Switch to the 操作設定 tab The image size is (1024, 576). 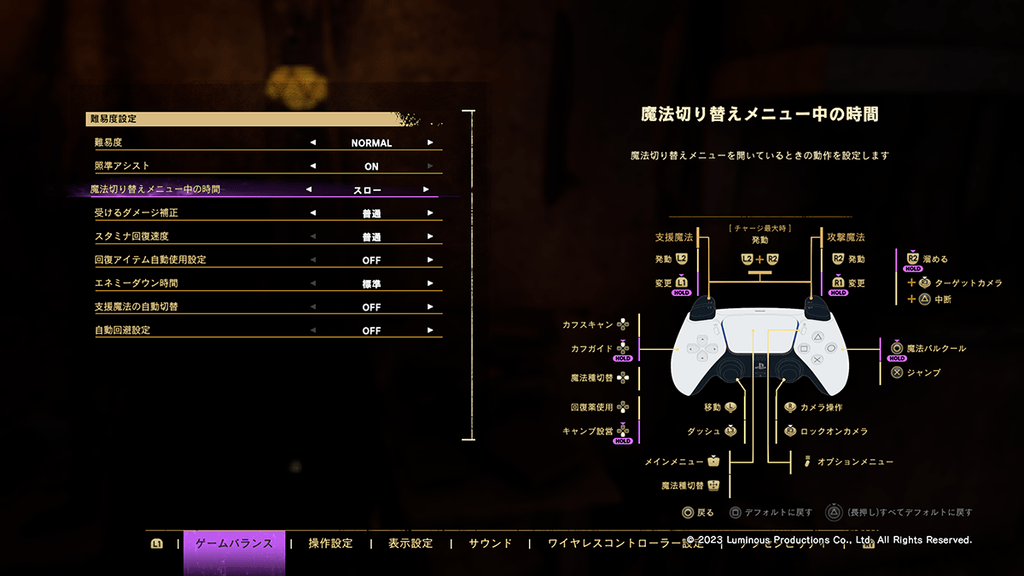tap(331, 544)
